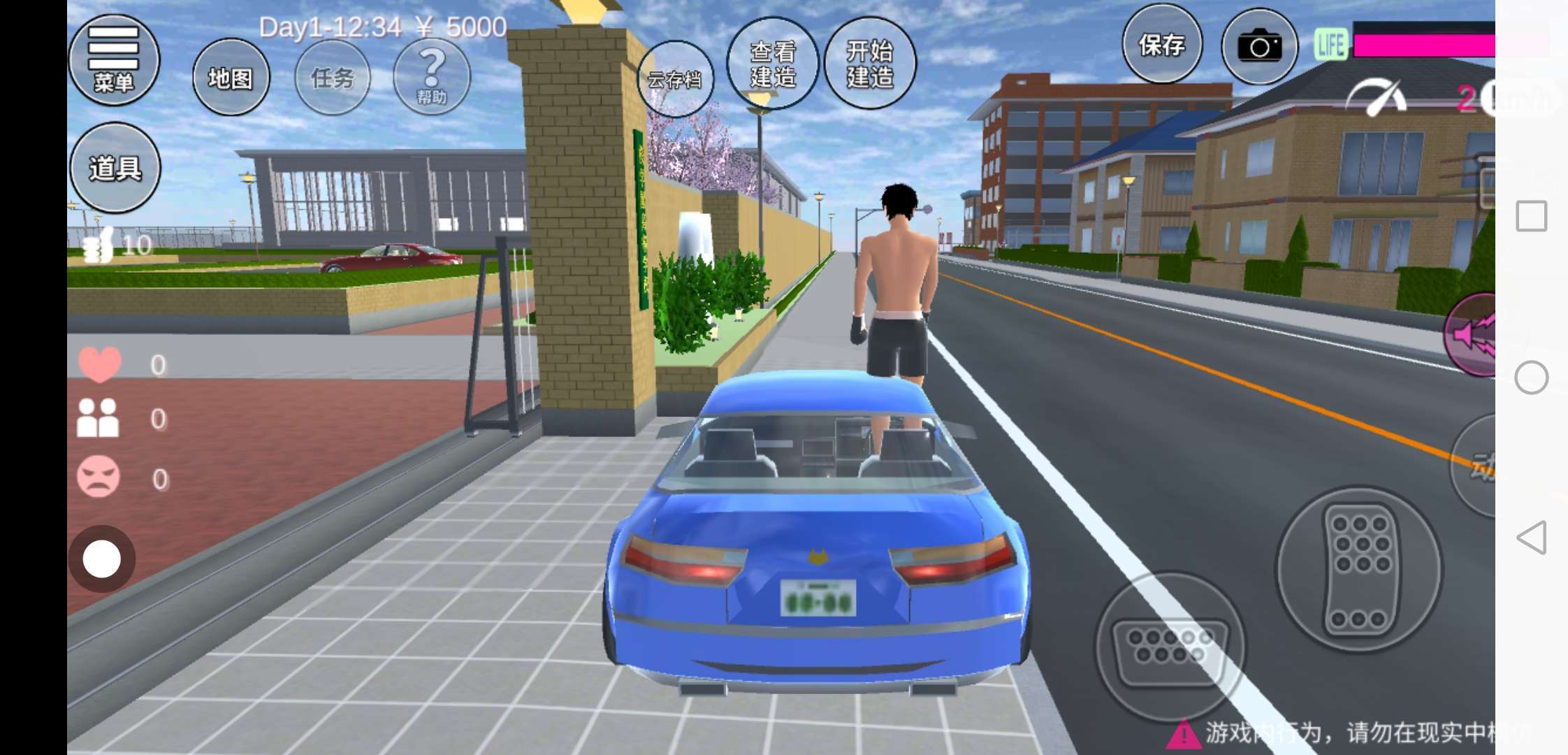
Task: Open the 道具 items panel
Action: click(115, 168)
